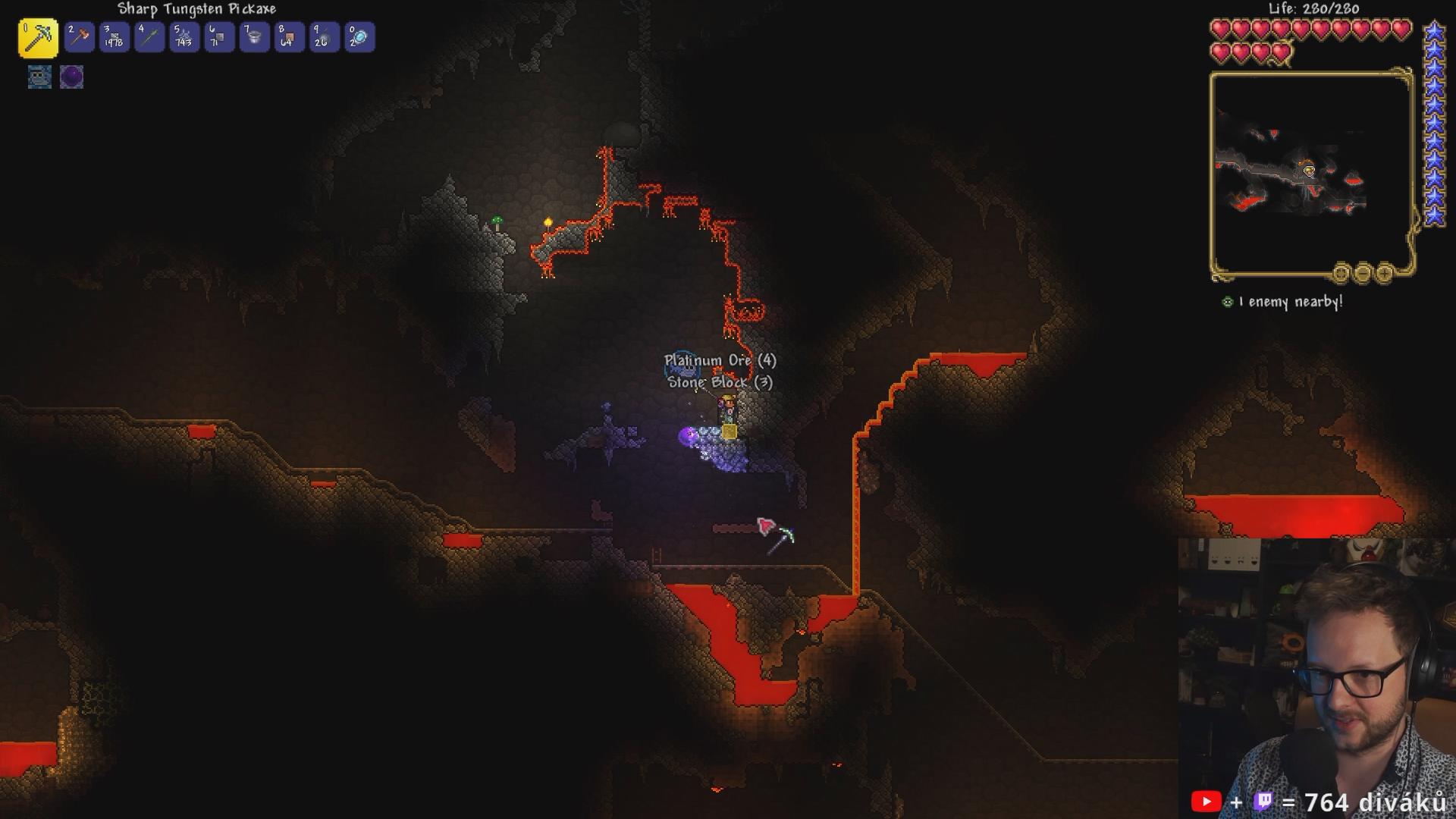Viewport: 1456px width, 819px height.
Task: Select the stack of 64 brown blocks
Action: (289, 37)
